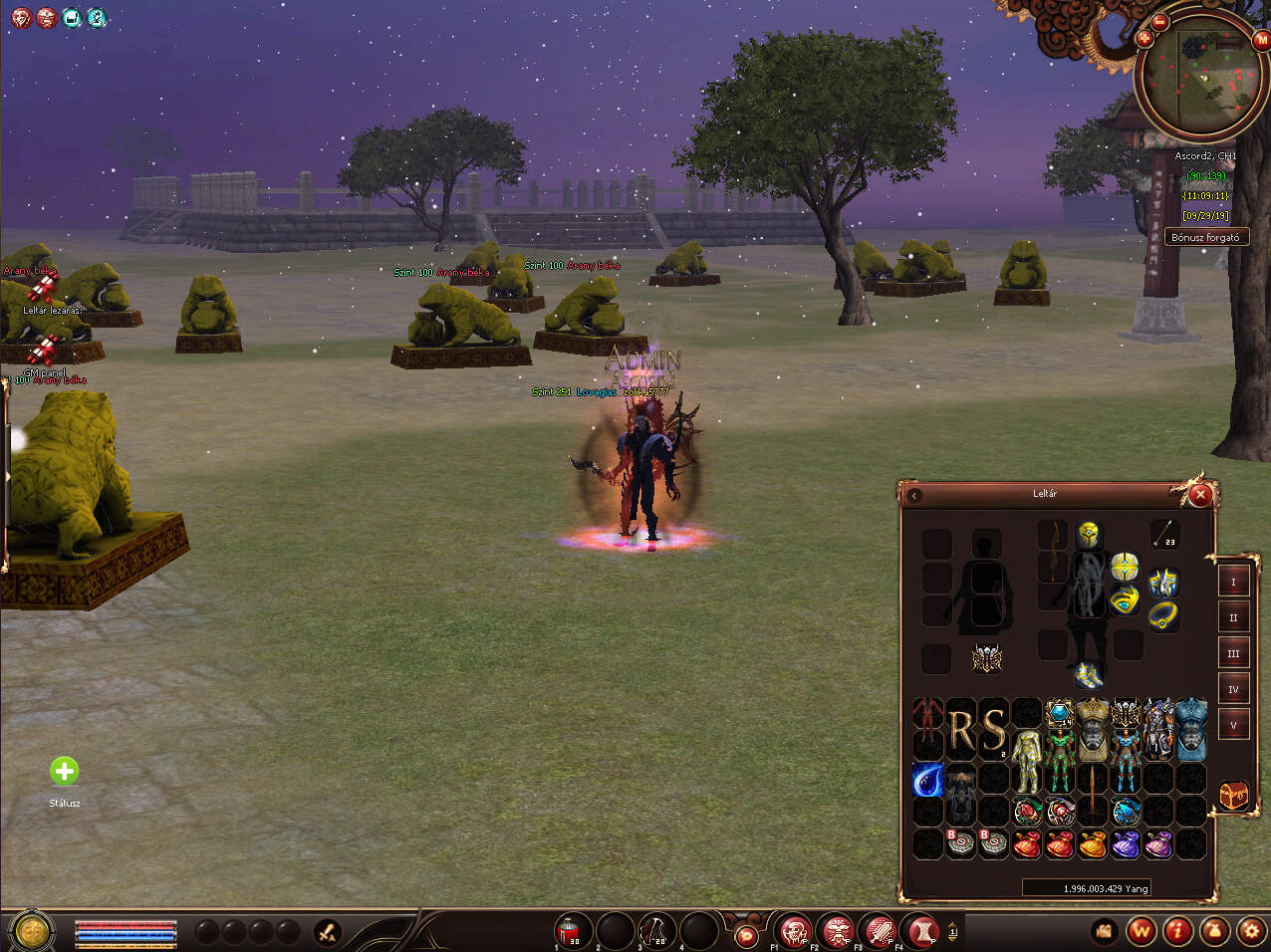This screenshot has width=1271, height=952.
Task: Select the arrow stack with 23 arrows
Action: pyautogui.click(x=1164, y=535)
